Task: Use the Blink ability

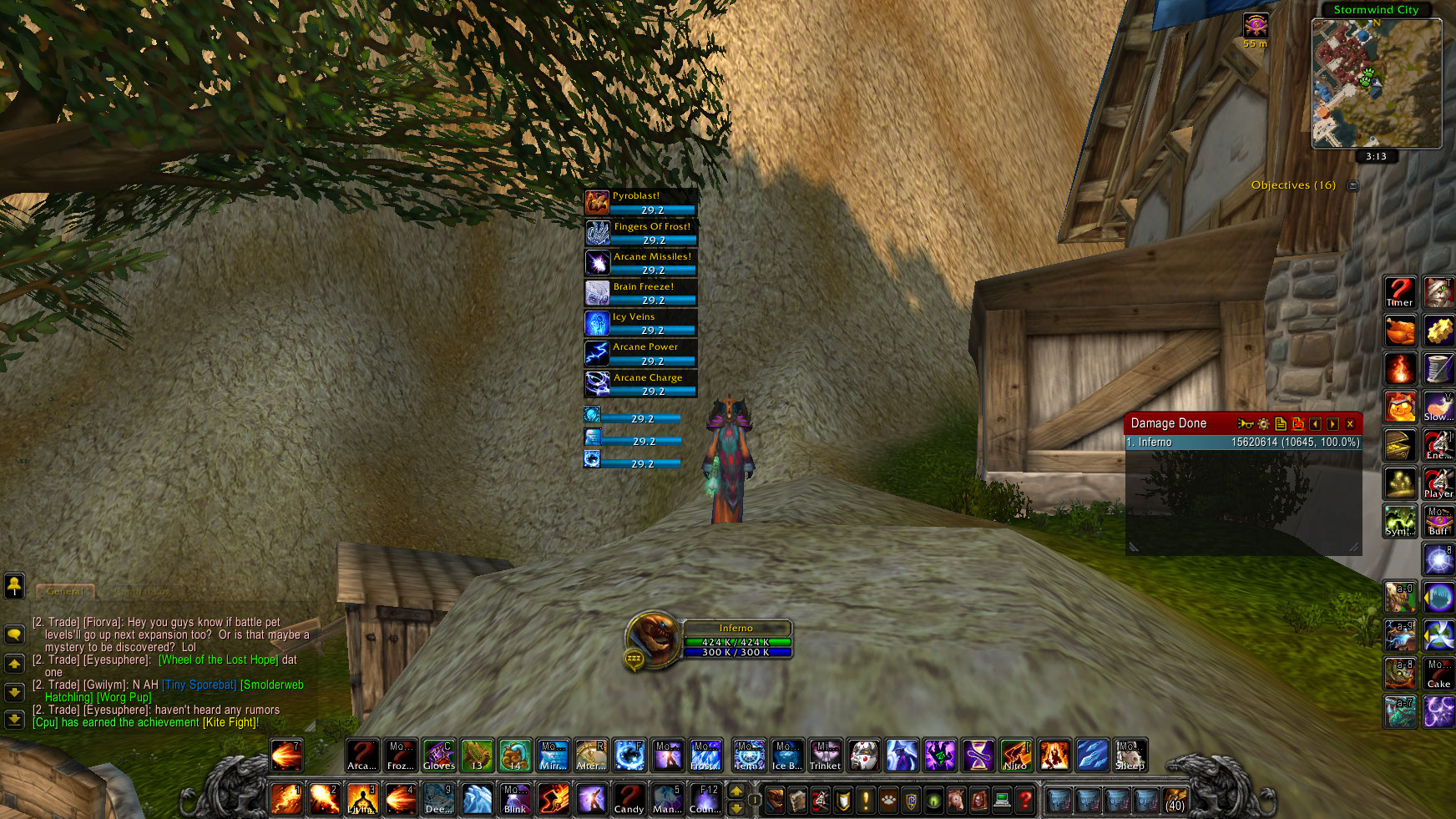Action: [x=515, y=799]
